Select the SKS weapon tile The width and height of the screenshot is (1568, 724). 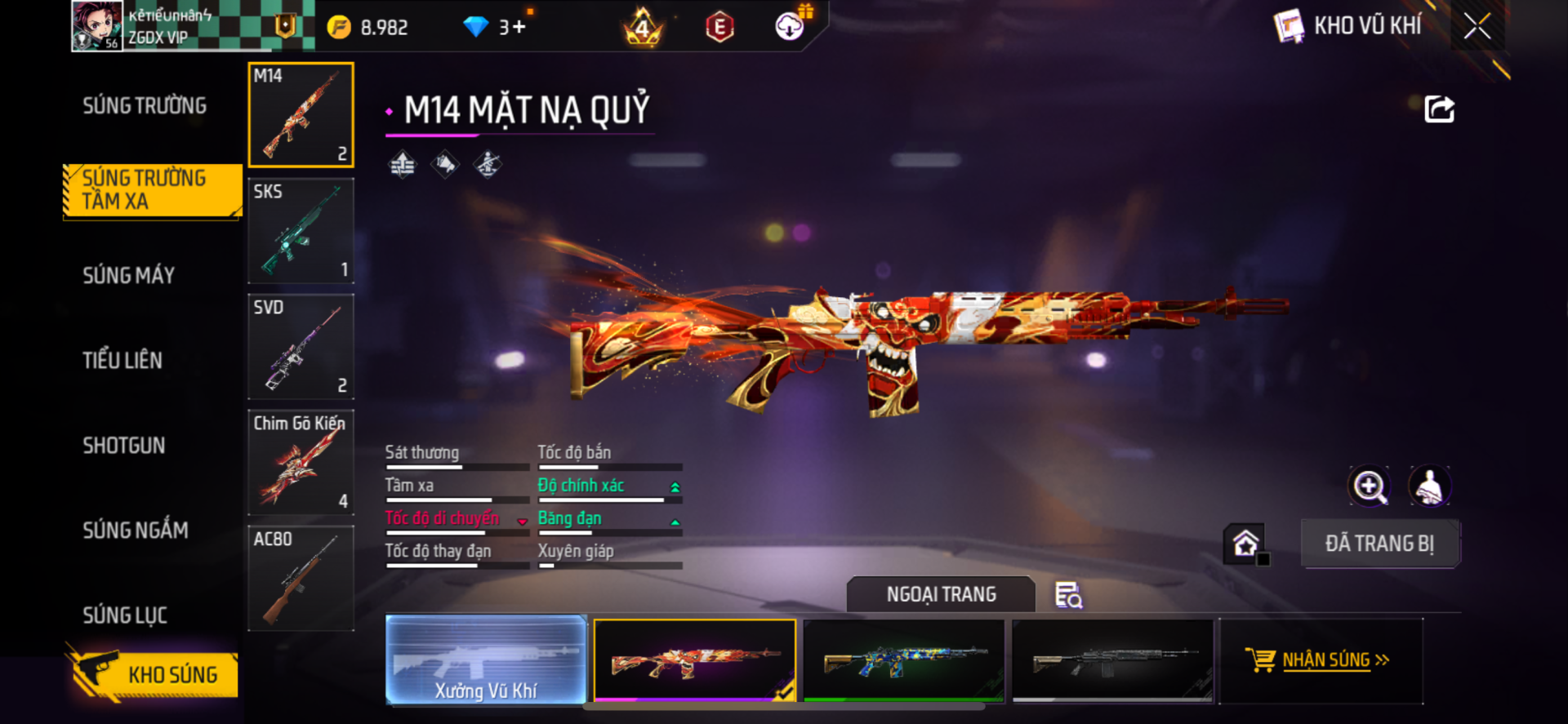[301, 231]
